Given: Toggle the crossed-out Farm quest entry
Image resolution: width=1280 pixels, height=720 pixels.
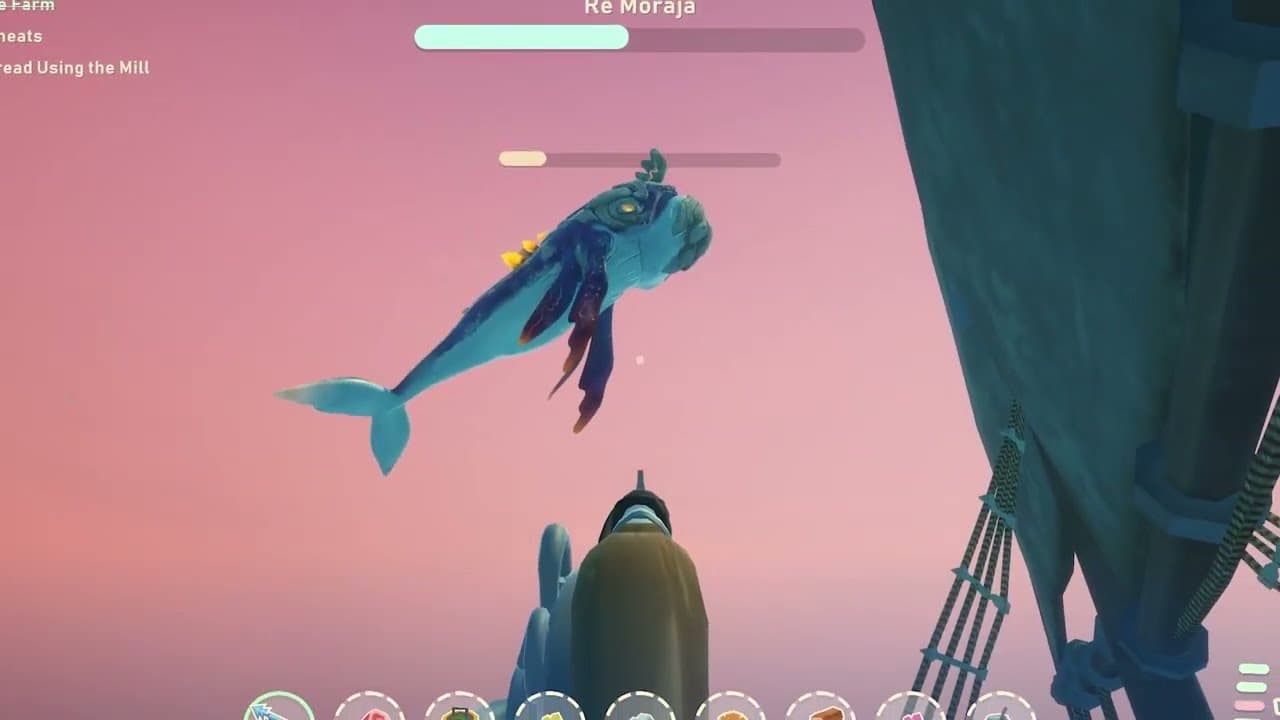Looking at the screenshot, I should point(25,6).
